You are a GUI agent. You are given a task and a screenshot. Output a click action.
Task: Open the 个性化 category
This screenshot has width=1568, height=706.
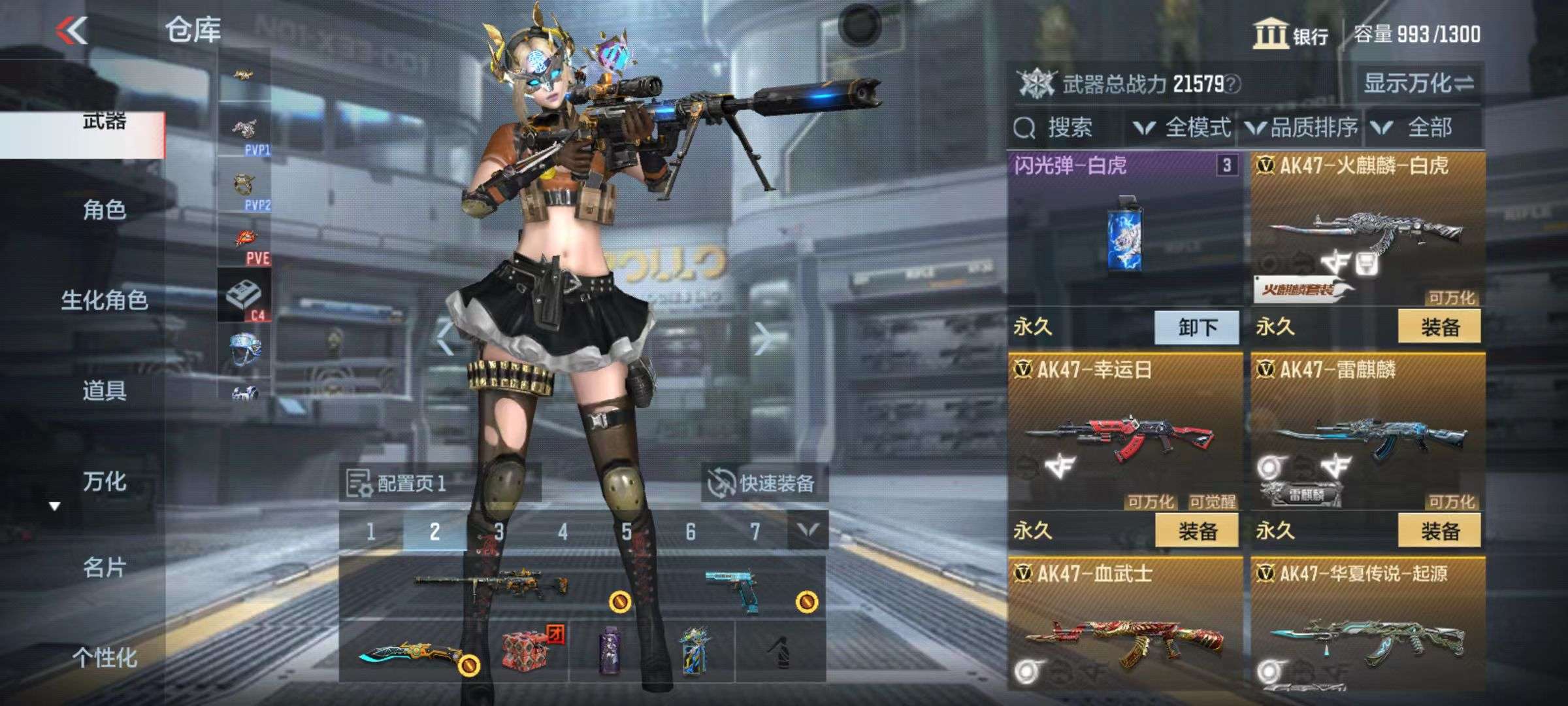click(104, 657)
